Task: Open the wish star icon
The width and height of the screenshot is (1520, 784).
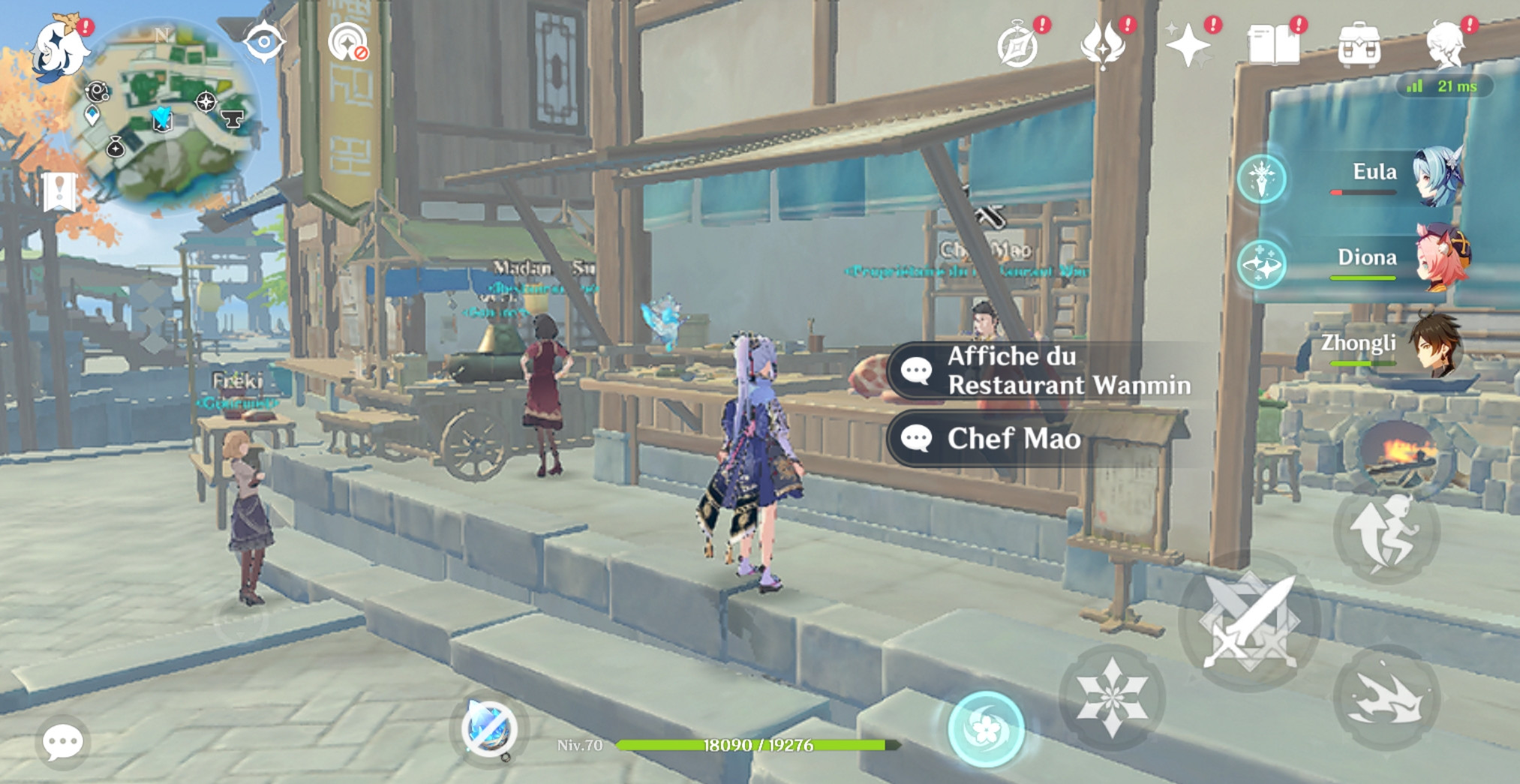Action: point(1188,46)
